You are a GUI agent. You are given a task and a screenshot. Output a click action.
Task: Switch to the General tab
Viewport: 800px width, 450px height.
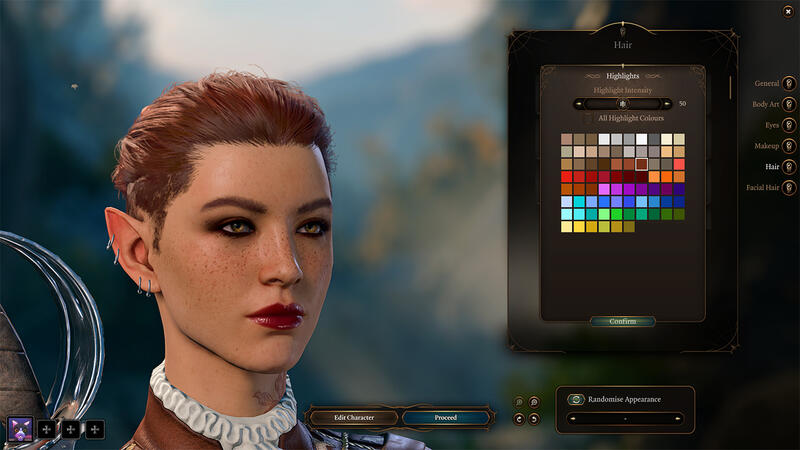(x=789, y=83)
